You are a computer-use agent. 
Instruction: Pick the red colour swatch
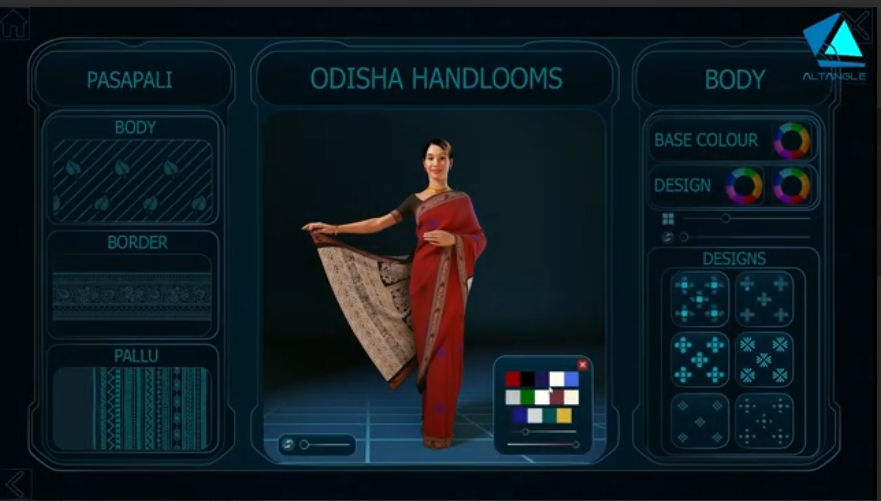513,379
